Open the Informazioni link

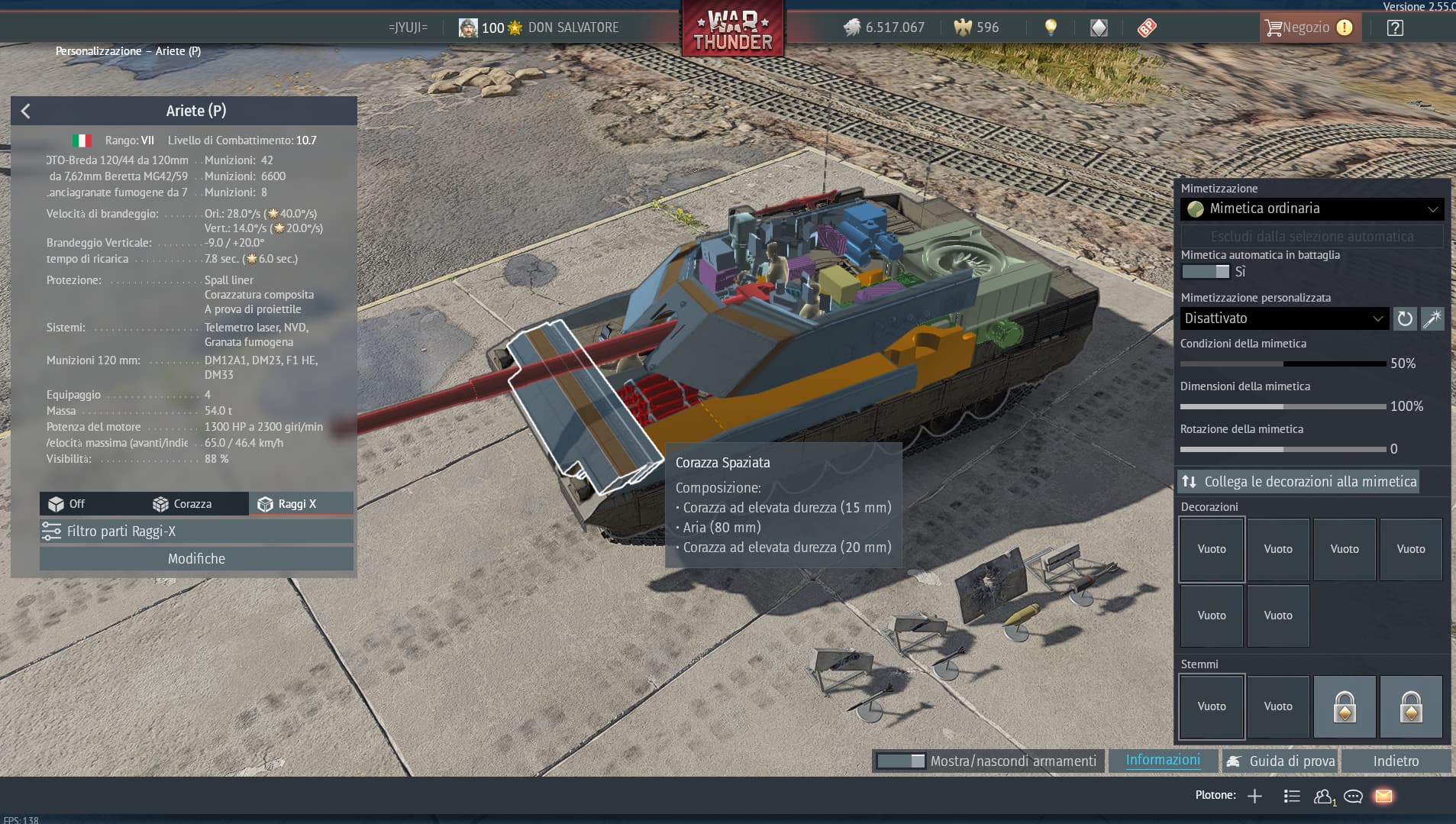[1163, 761]
